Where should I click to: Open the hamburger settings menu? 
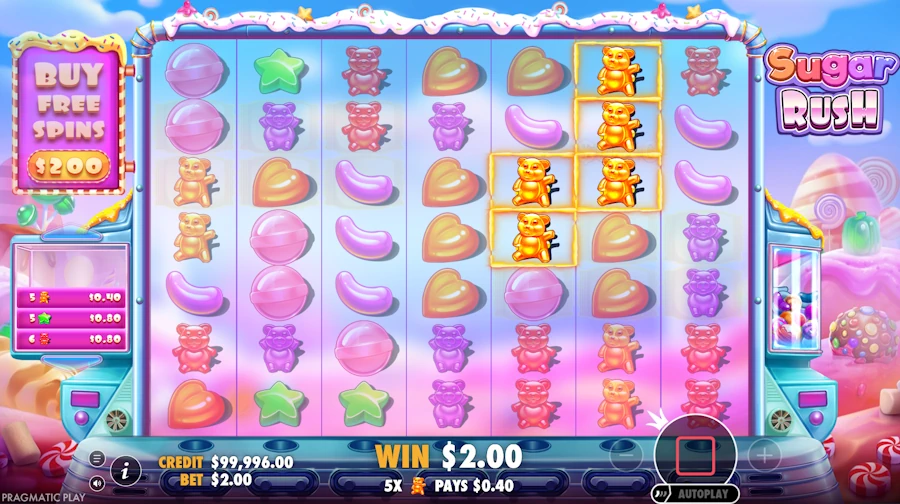coord(97,458)
